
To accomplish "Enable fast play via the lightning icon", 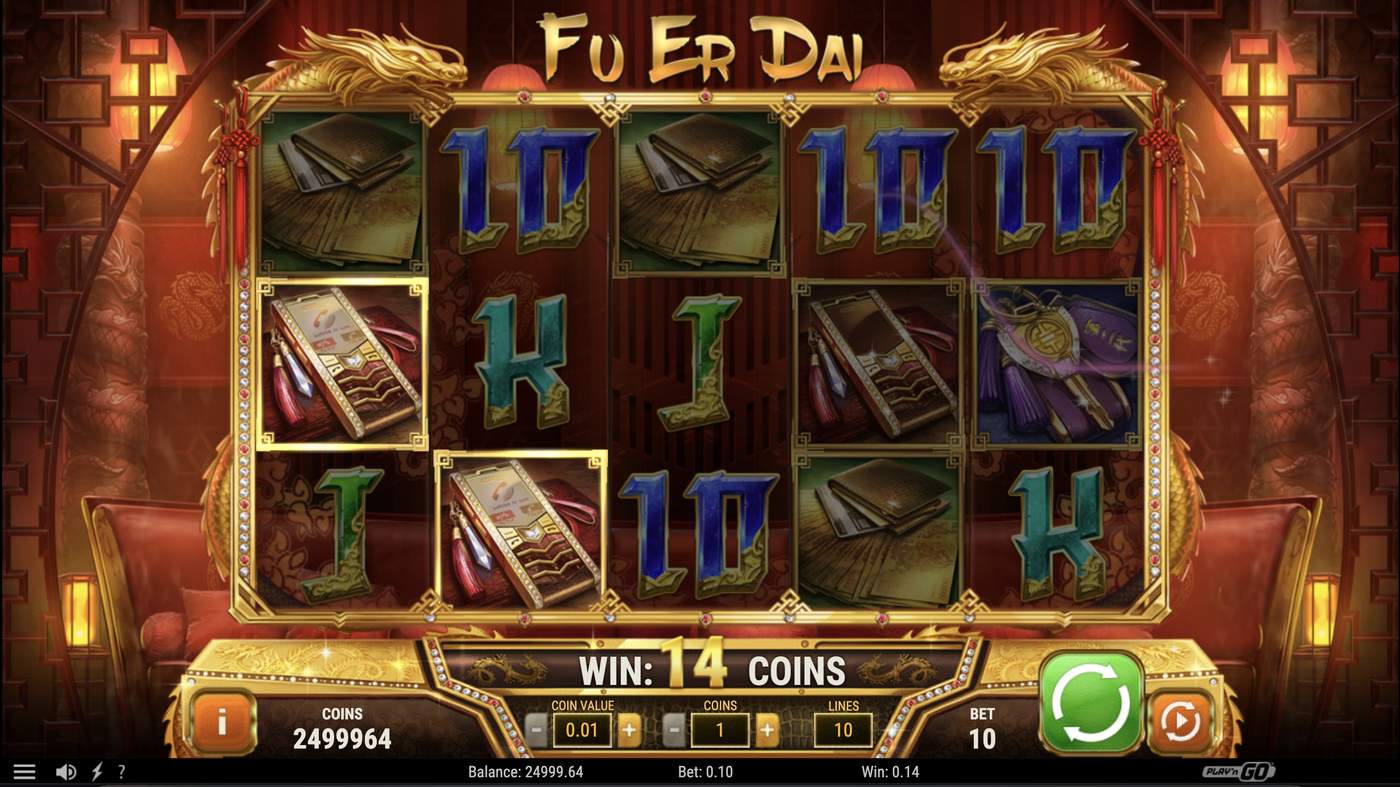I will click(x=96, y=771).
